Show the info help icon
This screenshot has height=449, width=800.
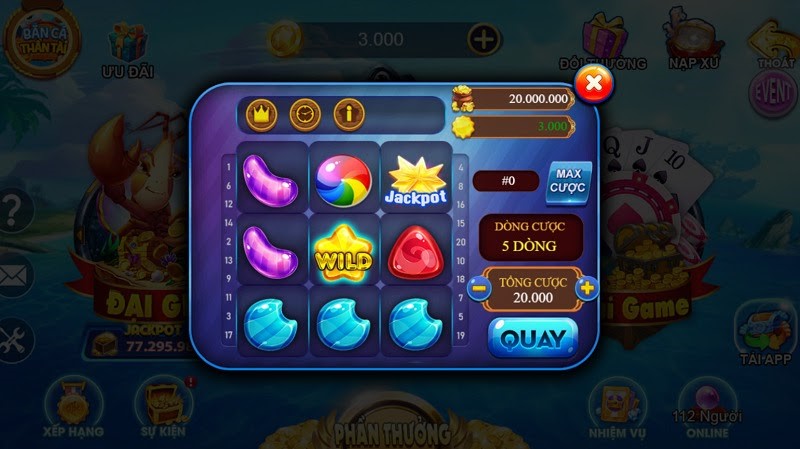click(x=348, y=114)
